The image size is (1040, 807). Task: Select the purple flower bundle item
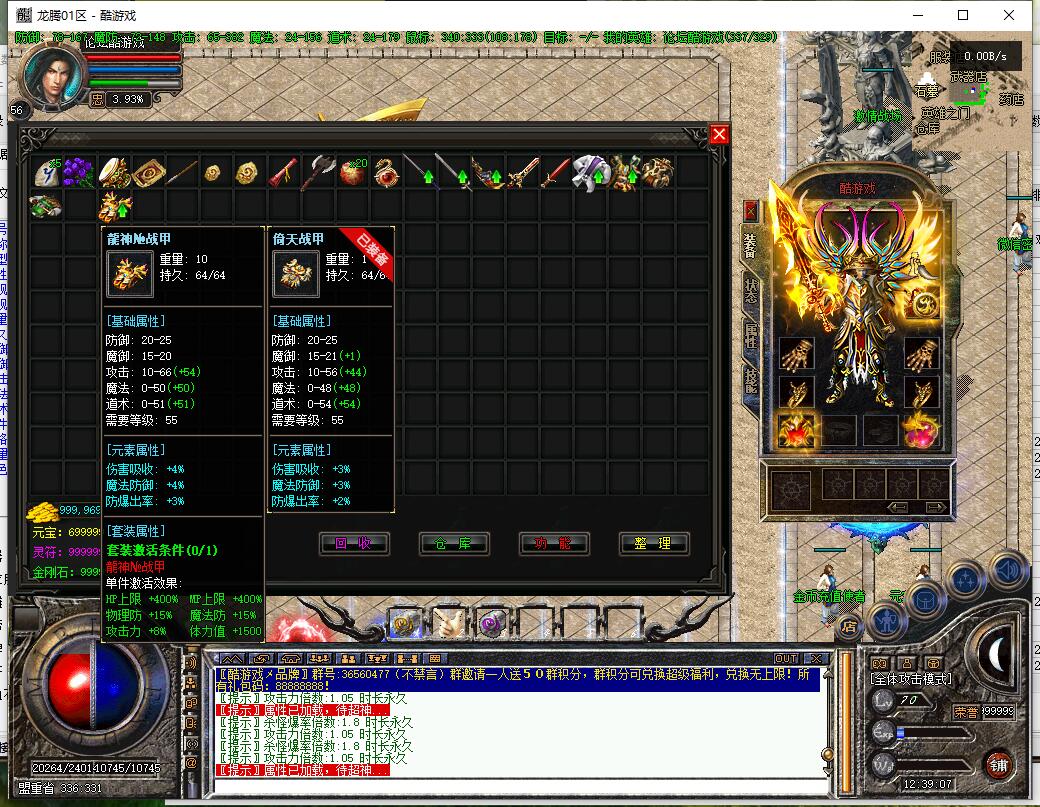[78, 173]
